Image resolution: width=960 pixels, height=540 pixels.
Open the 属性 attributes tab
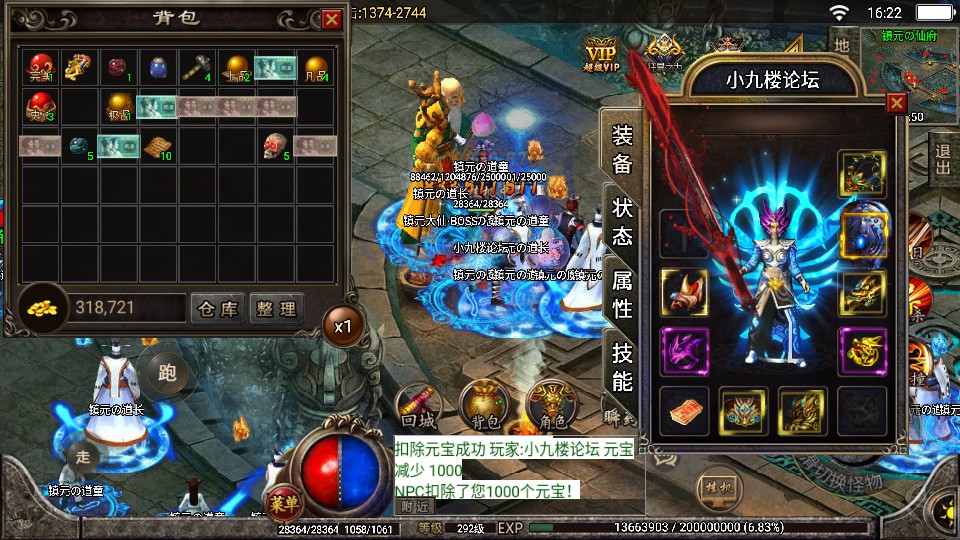click(622, 295)
